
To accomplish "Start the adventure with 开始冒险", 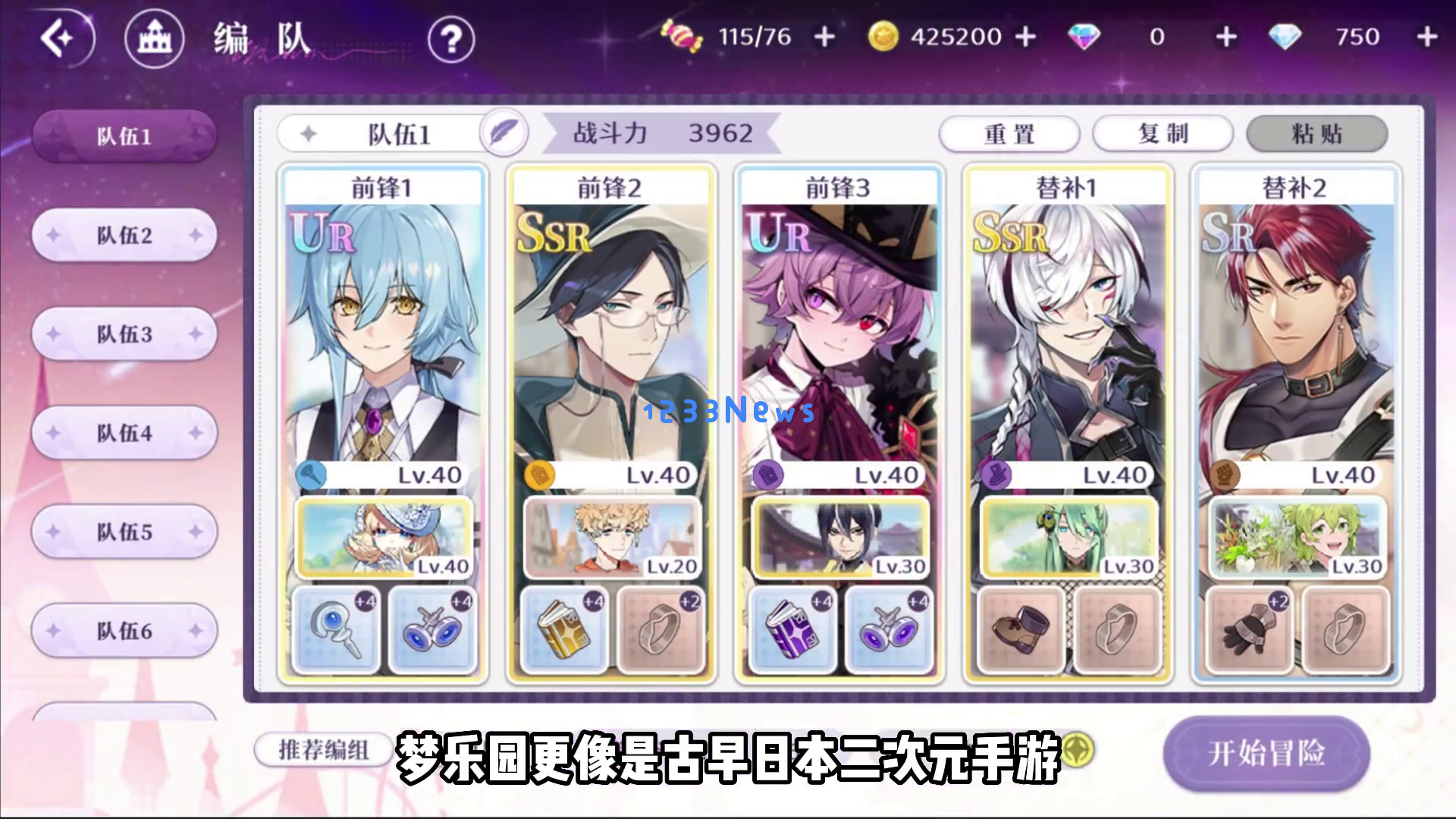I will [1266, 753].
